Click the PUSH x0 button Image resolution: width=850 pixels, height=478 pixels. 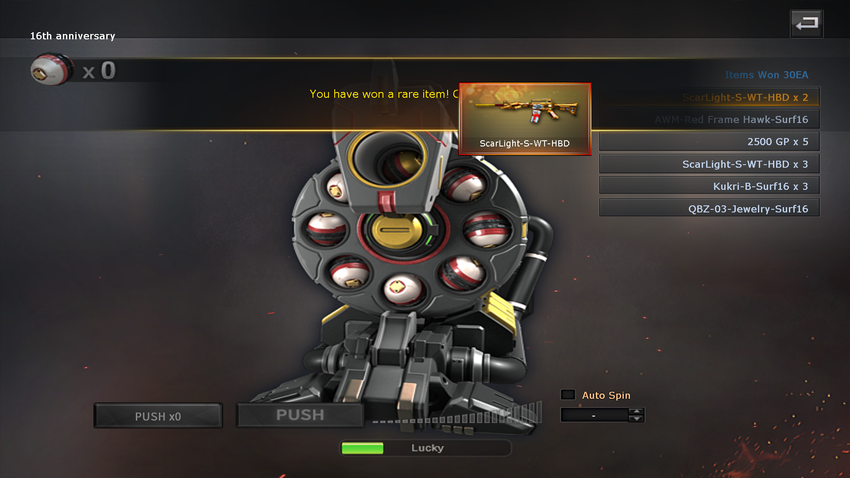pyautogui.click(x=158, y=416)
